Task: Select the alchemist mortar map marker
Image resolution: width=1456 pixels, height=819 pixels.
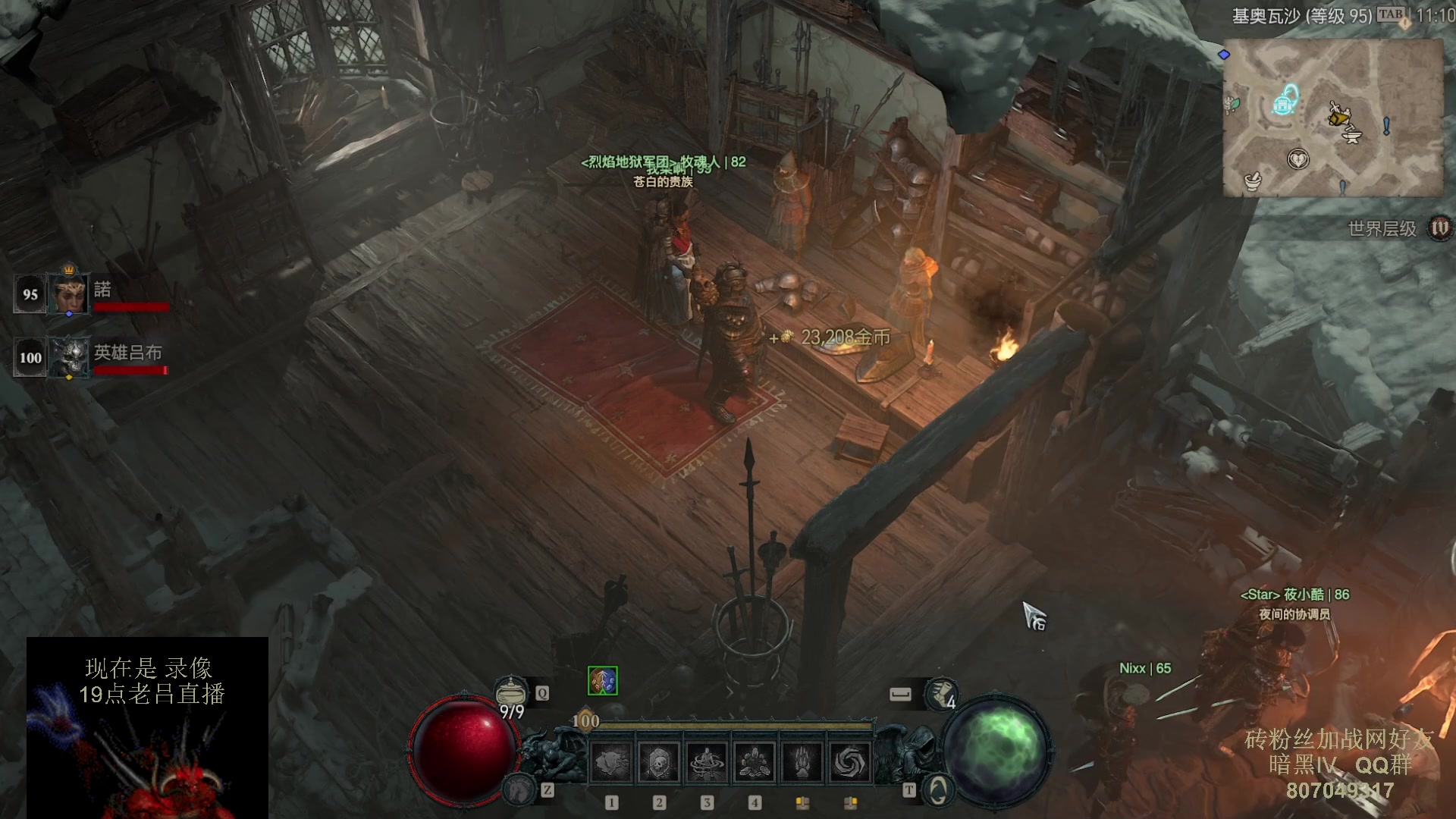Action: tap(1253, 181)
